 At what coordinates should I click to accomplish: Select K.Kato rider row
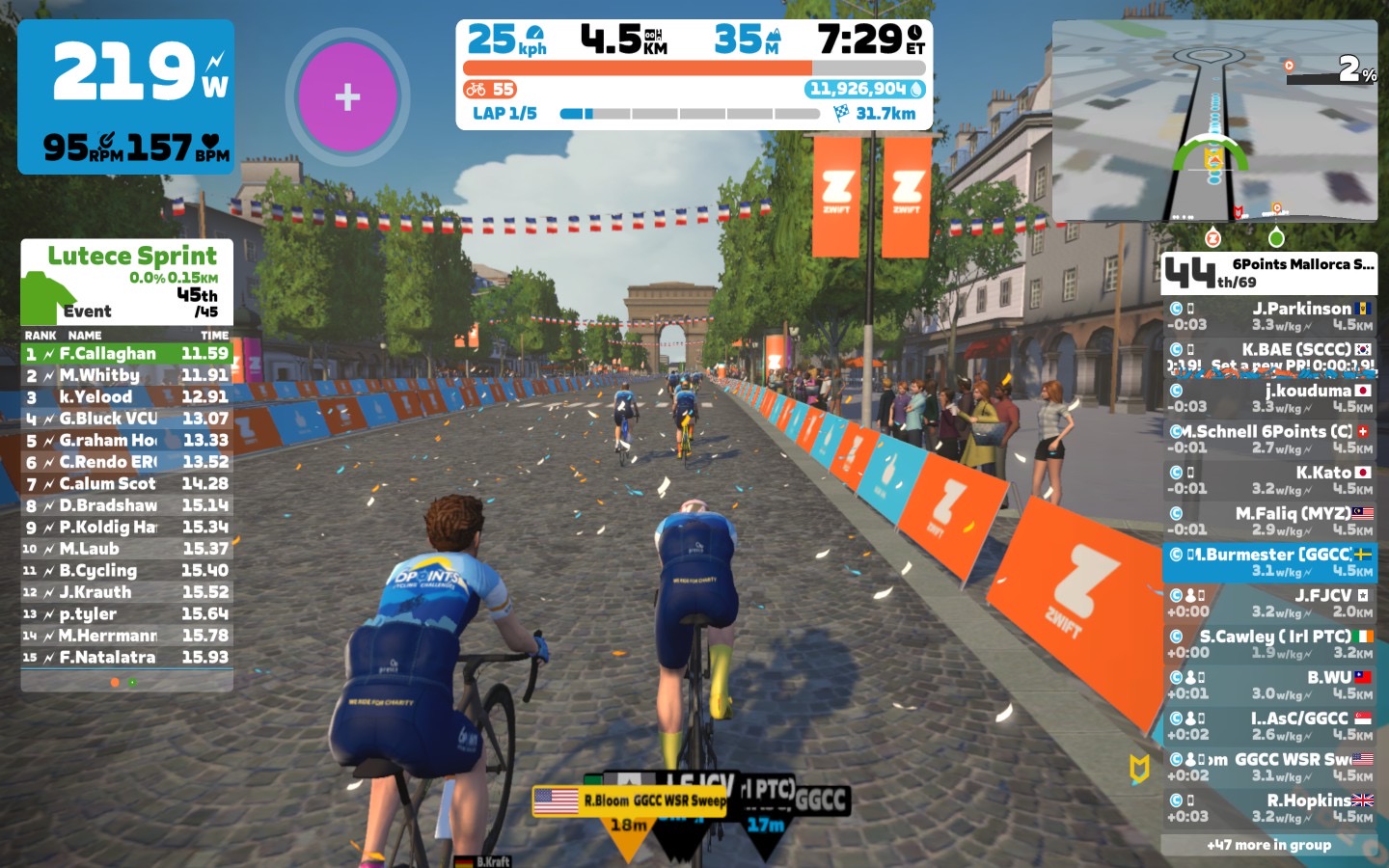click(x=1269, y=480)
